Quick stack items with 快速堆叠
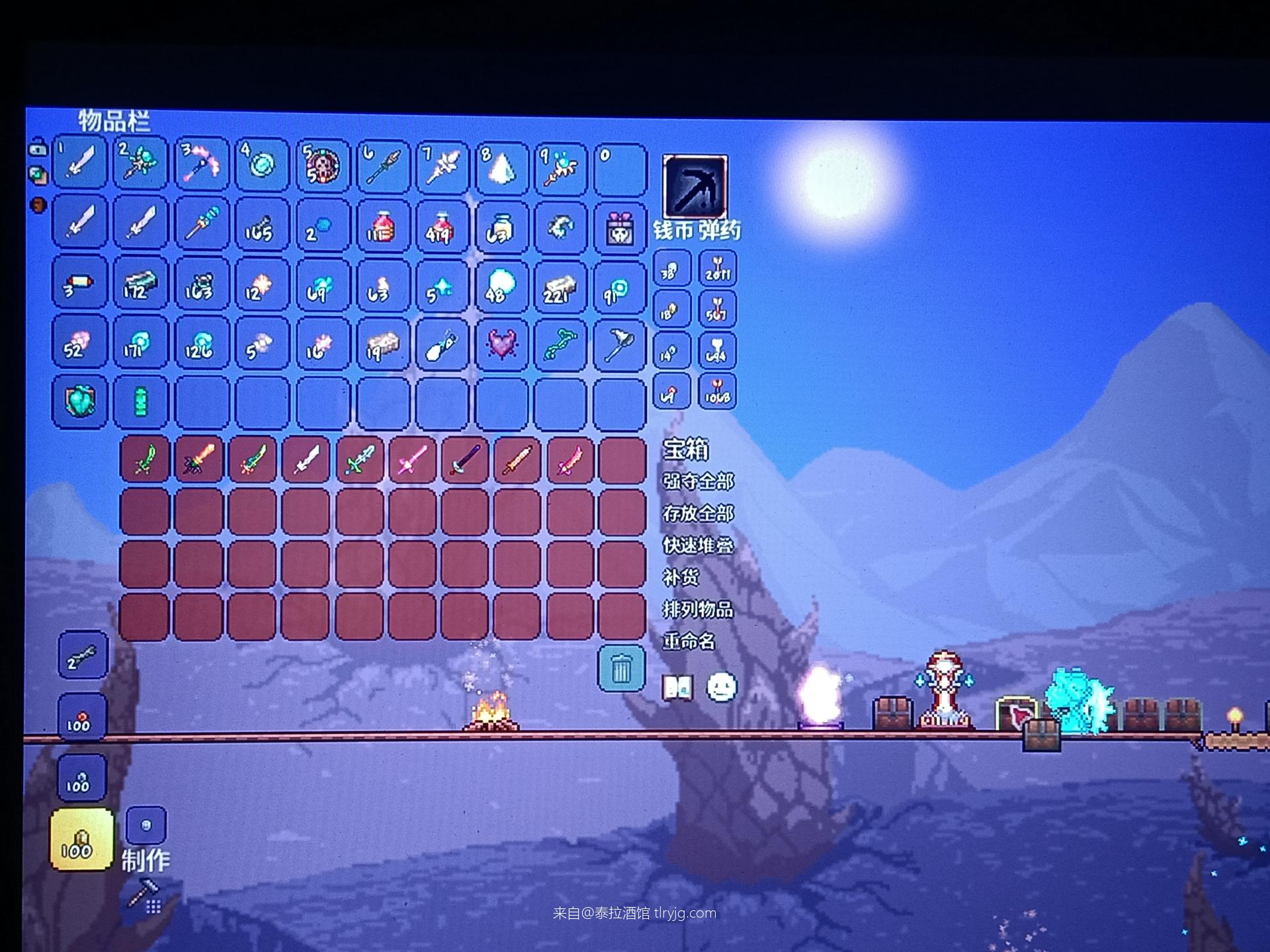Viewport: 1270px width, 952px height. pyautogui.click(x=698, y=545)
